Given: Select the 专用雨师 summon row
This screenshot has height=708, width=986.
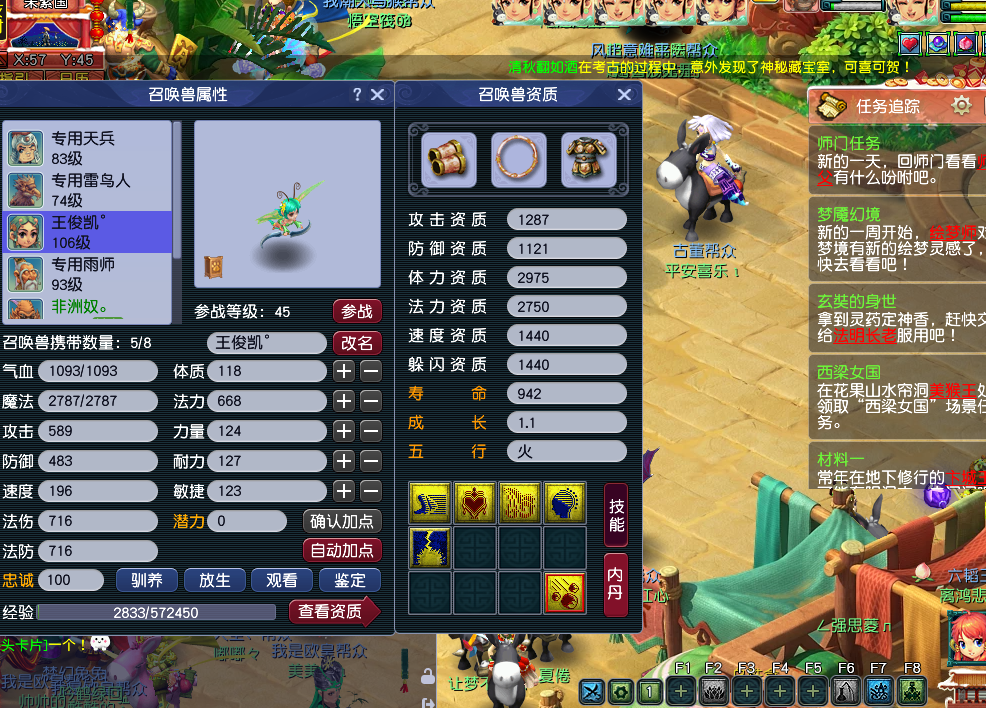Looking at the screenshot, I should click(x=88, y=274).
